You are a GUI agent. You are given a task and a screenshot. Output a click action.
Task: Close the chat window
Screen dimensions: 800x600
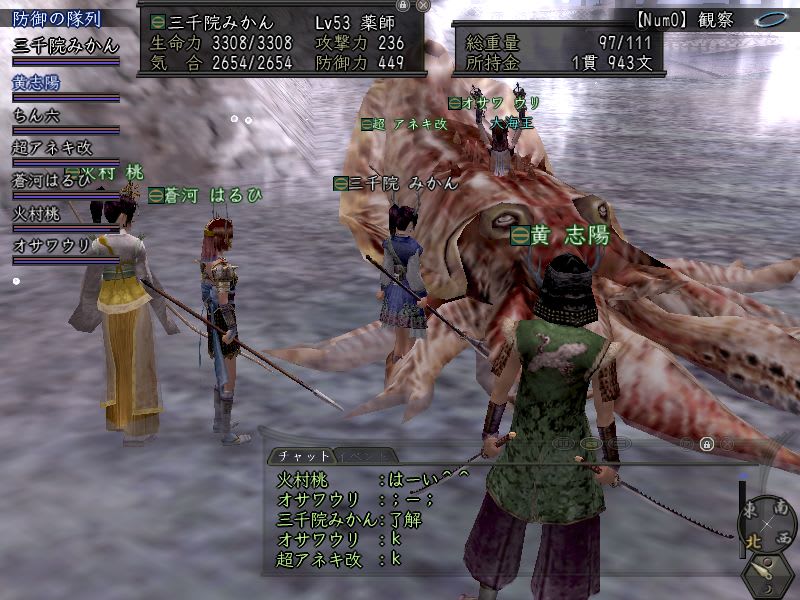(727, 444)
